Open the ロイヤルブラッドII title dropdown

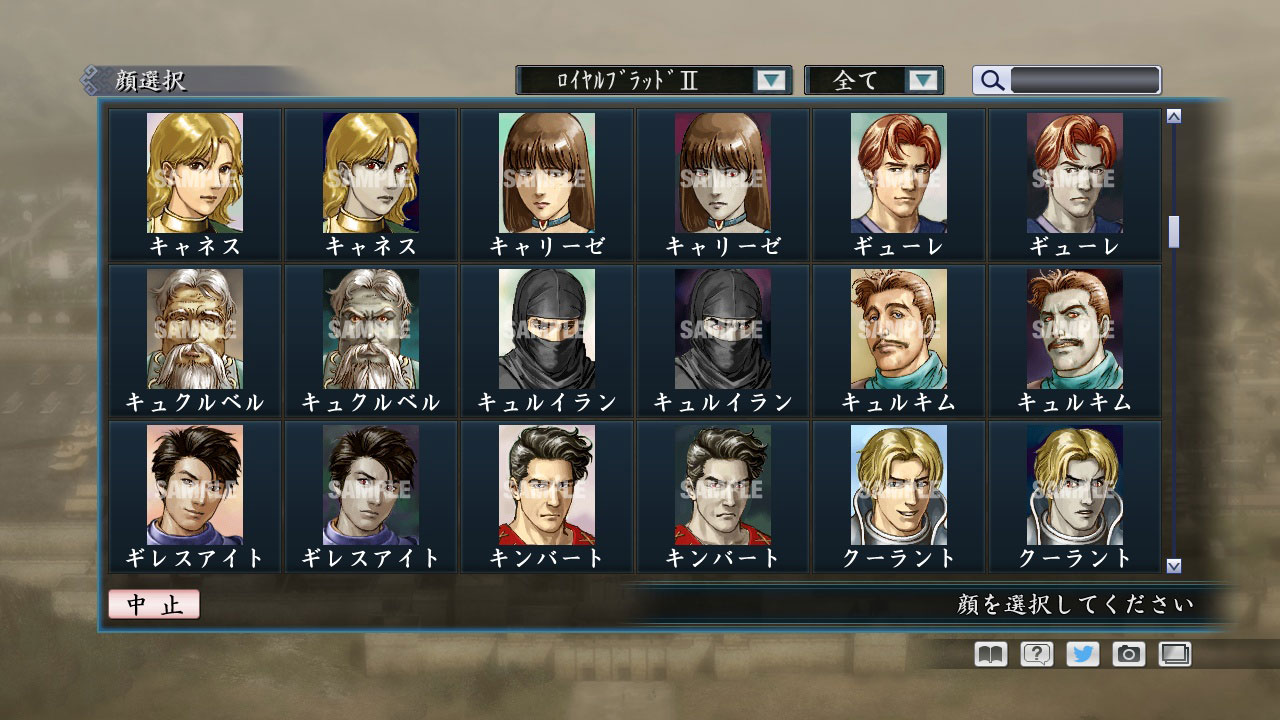(x=650, y=80)
